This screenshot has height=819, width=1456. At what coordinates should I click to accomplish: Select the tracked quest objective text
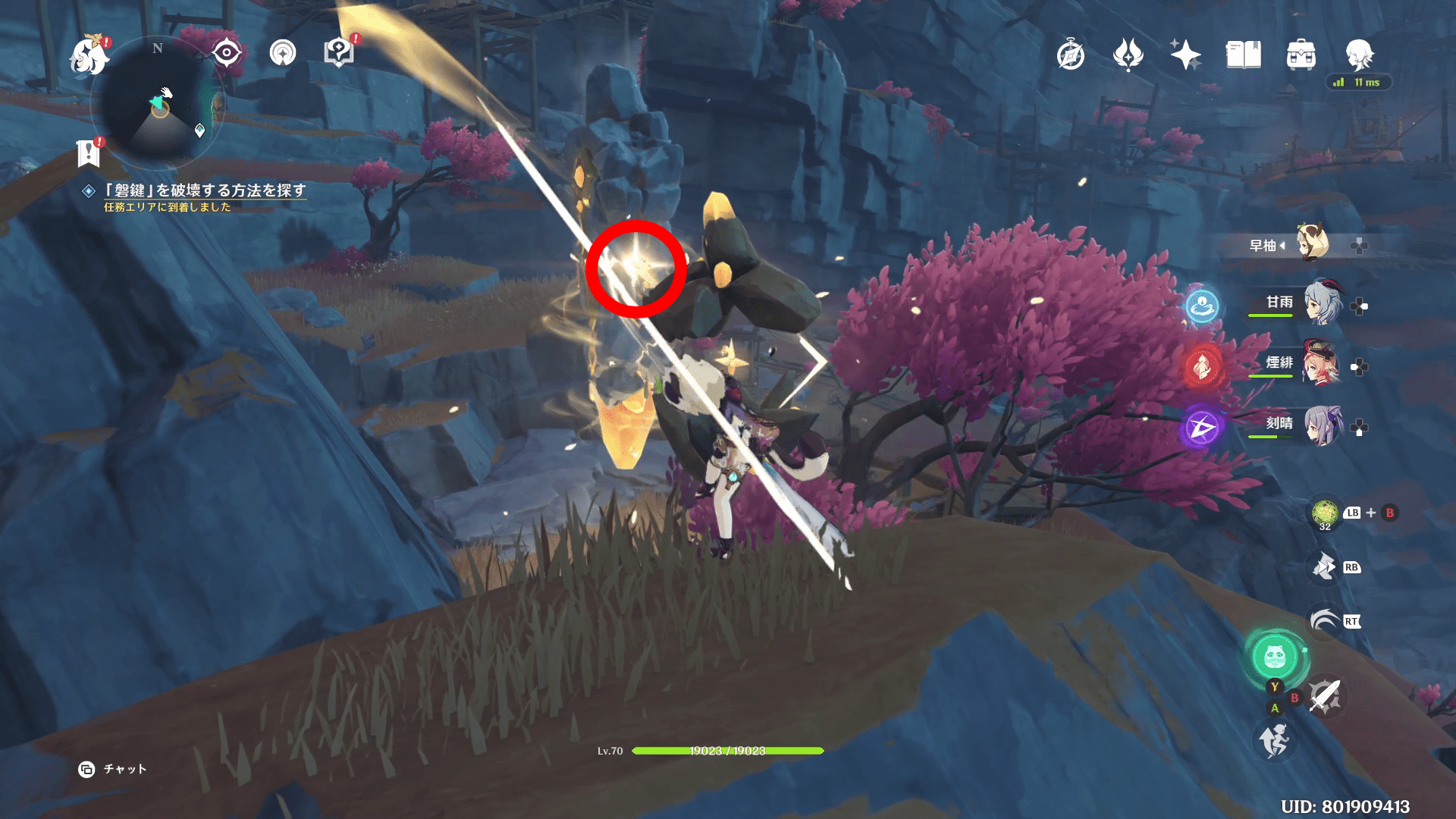205,190
